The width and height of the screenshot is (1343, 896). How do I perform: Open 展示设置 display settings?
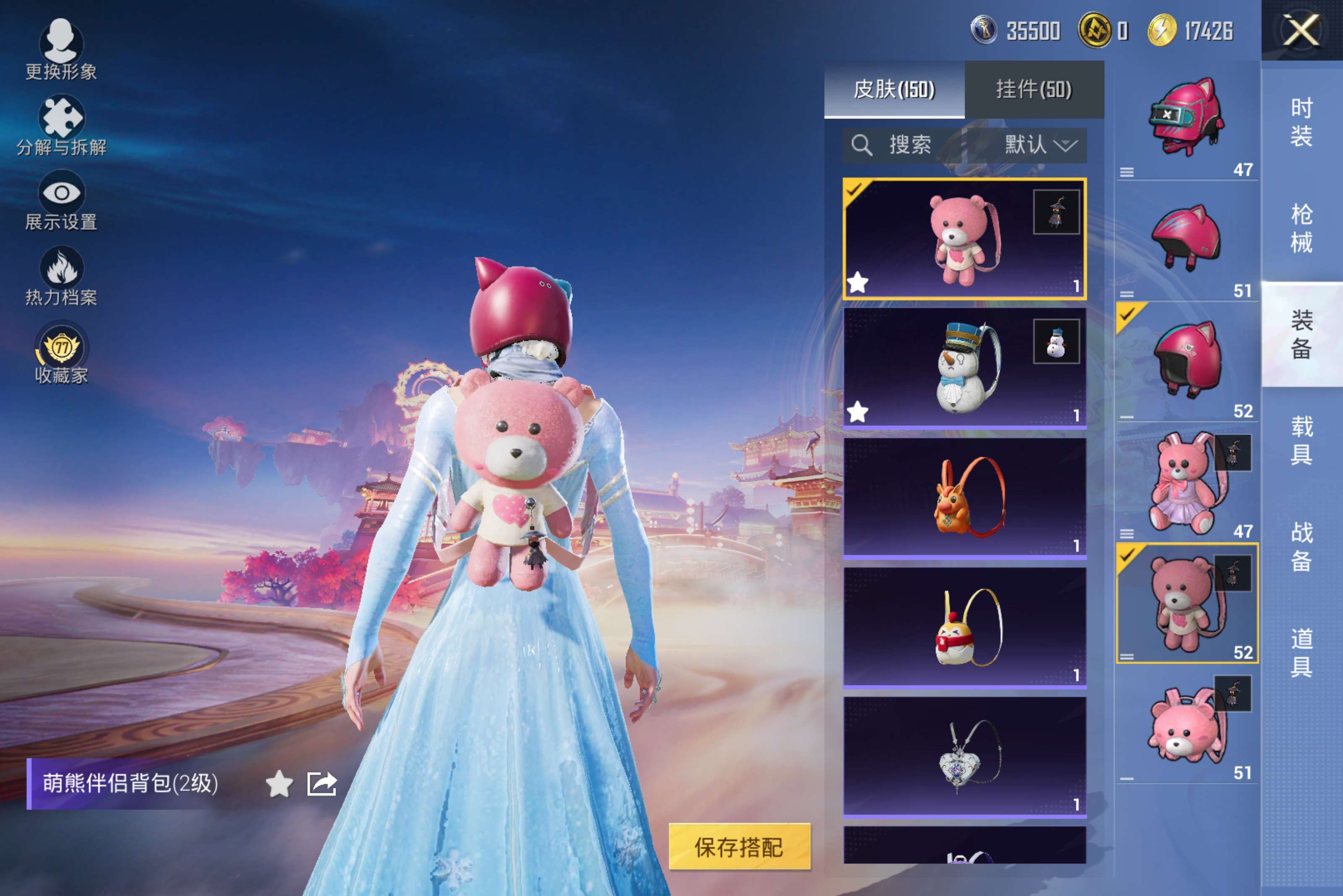[60, 201]
